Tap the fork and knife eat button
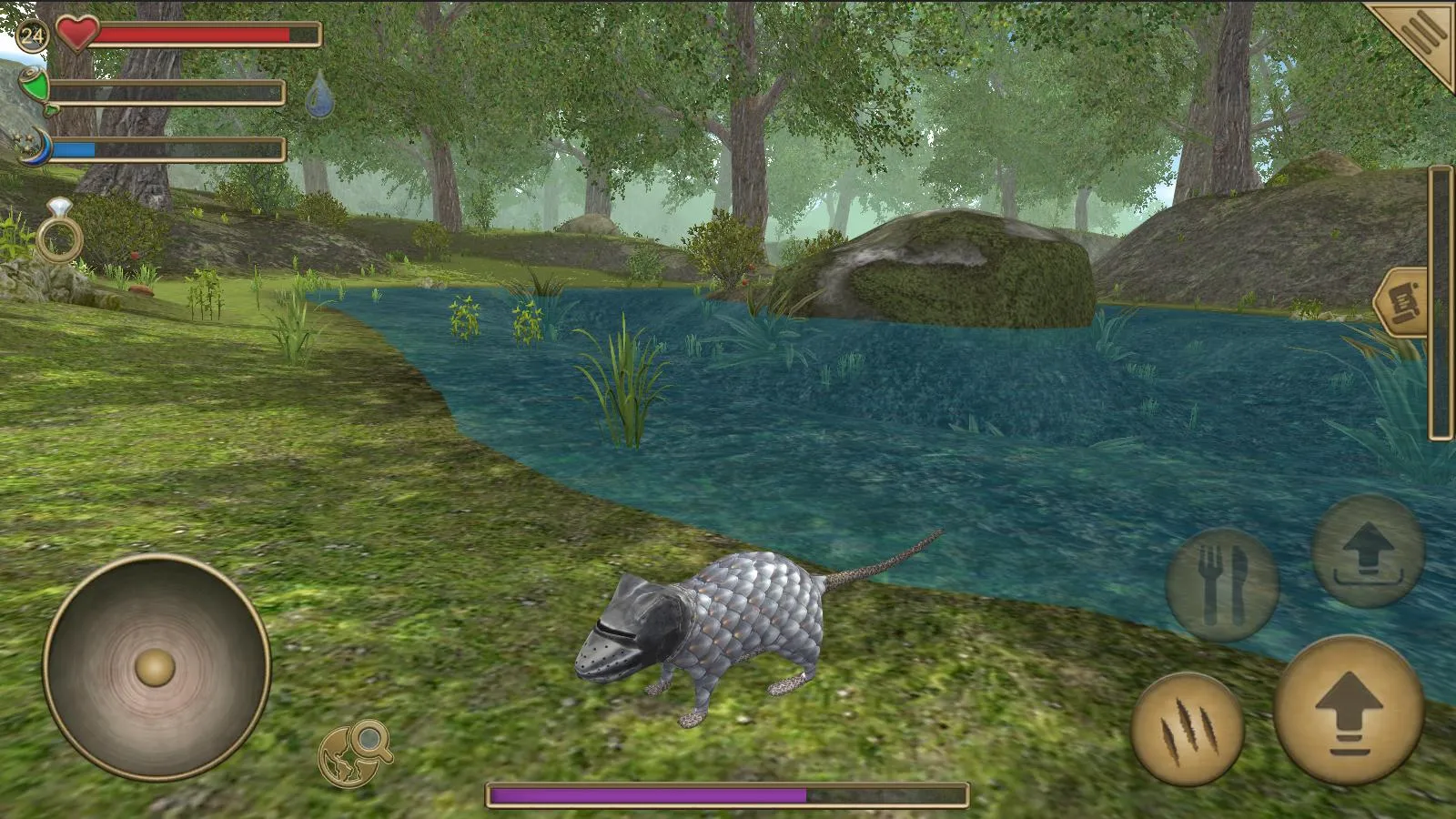Image resolution: width=1456 pixels, height=819 pixels. tap(1224, 582)
